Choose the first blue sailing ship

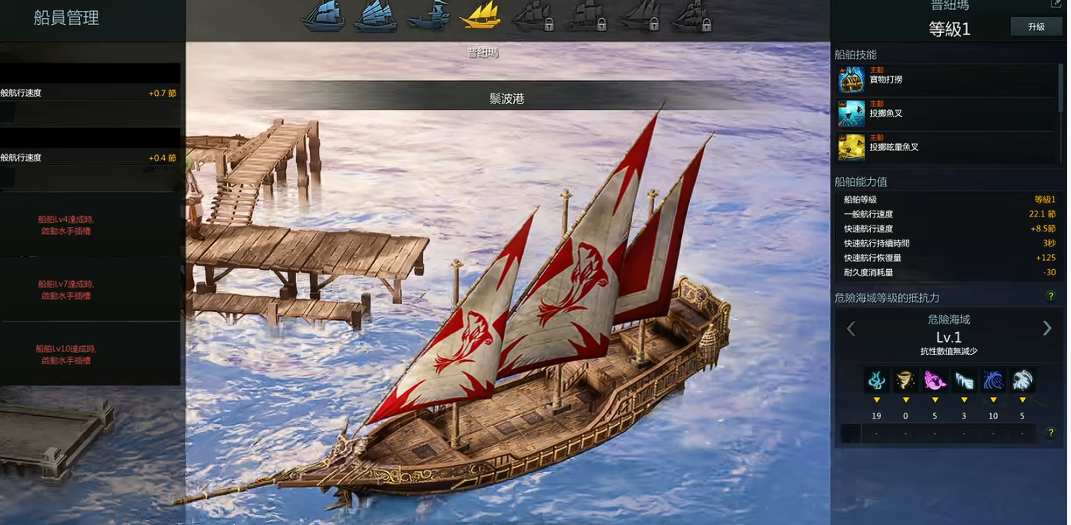(323, 15)
